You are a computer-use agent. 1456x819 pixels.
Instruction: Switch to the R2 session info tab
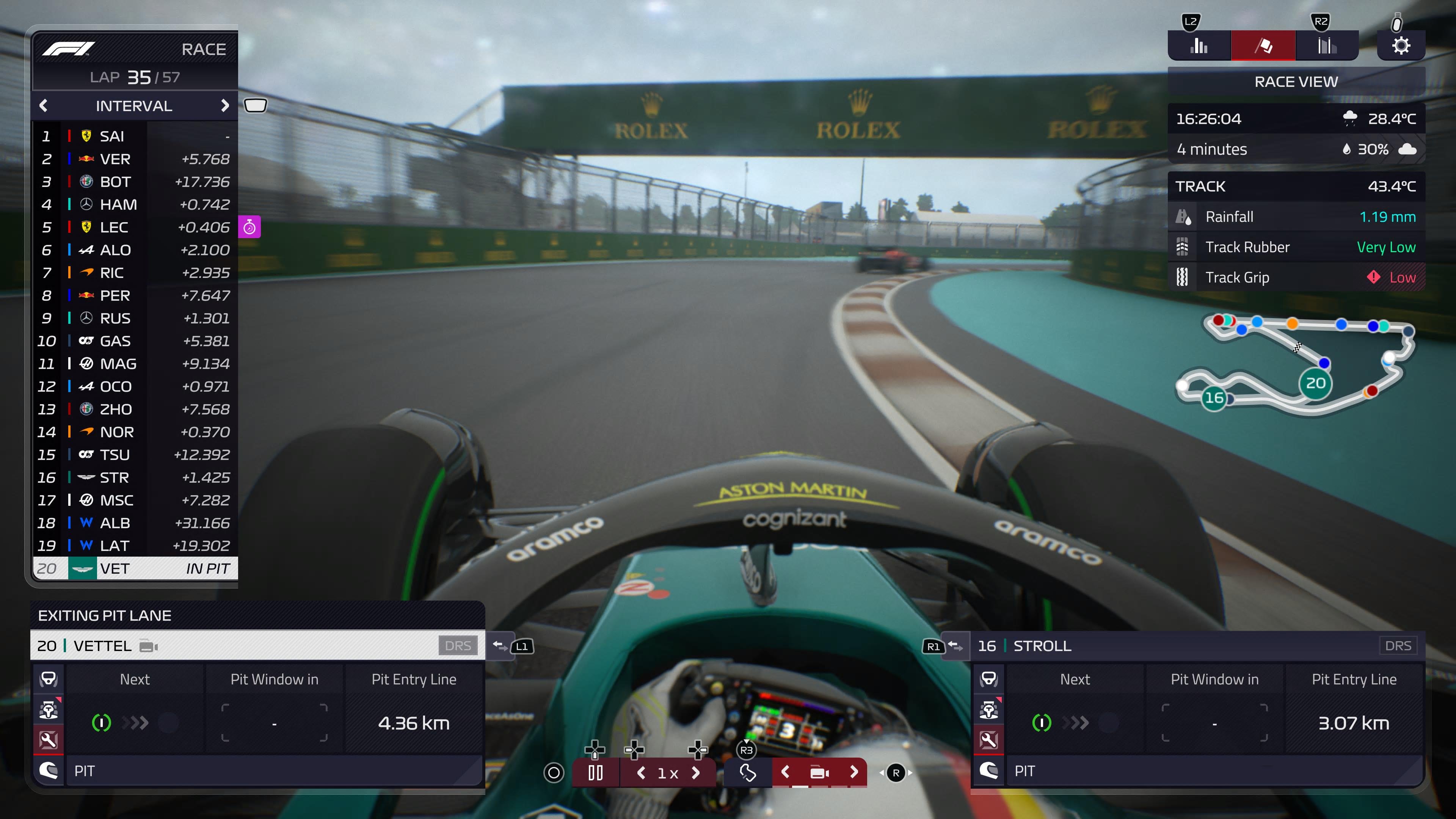[x=1327, y=45]
